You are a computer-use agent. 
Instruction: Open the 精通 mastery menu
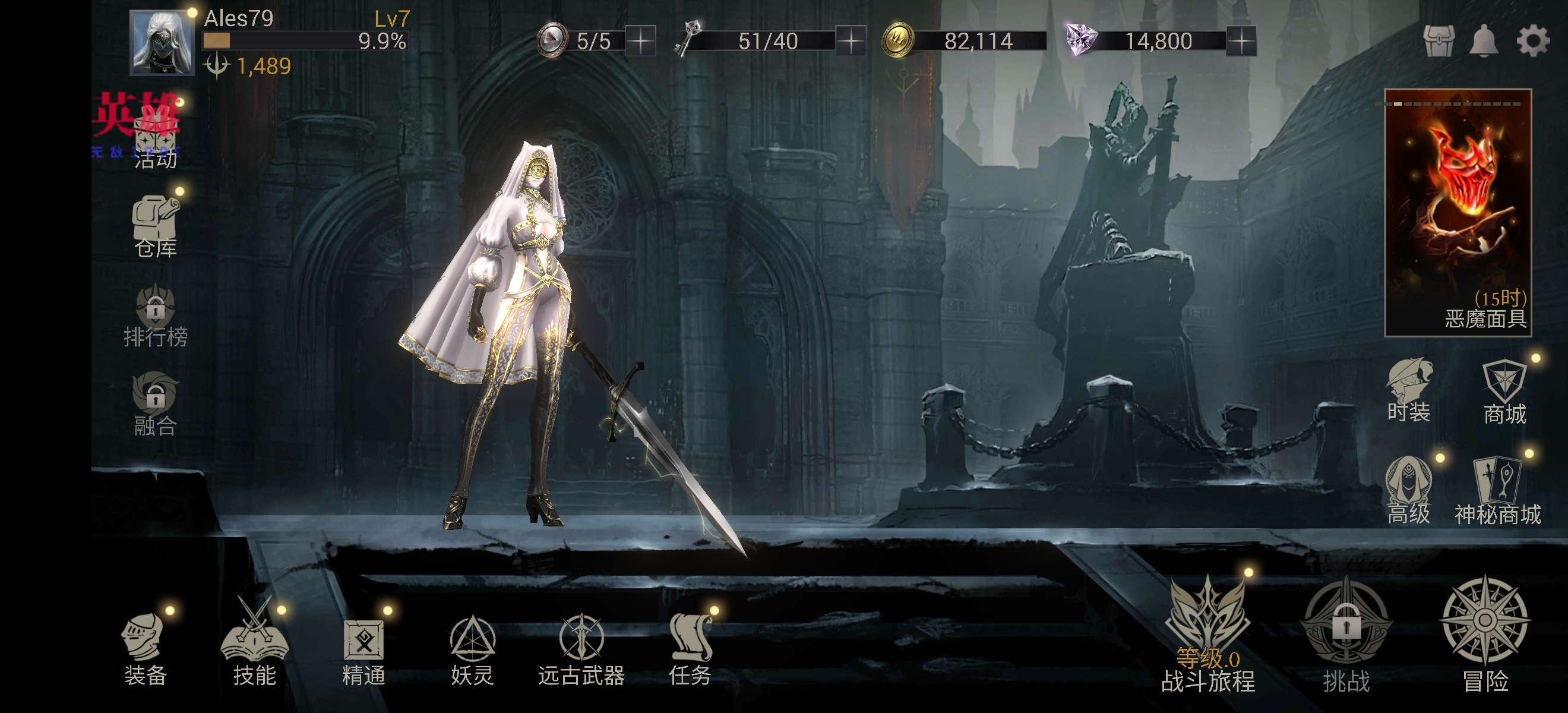(363, 649)
